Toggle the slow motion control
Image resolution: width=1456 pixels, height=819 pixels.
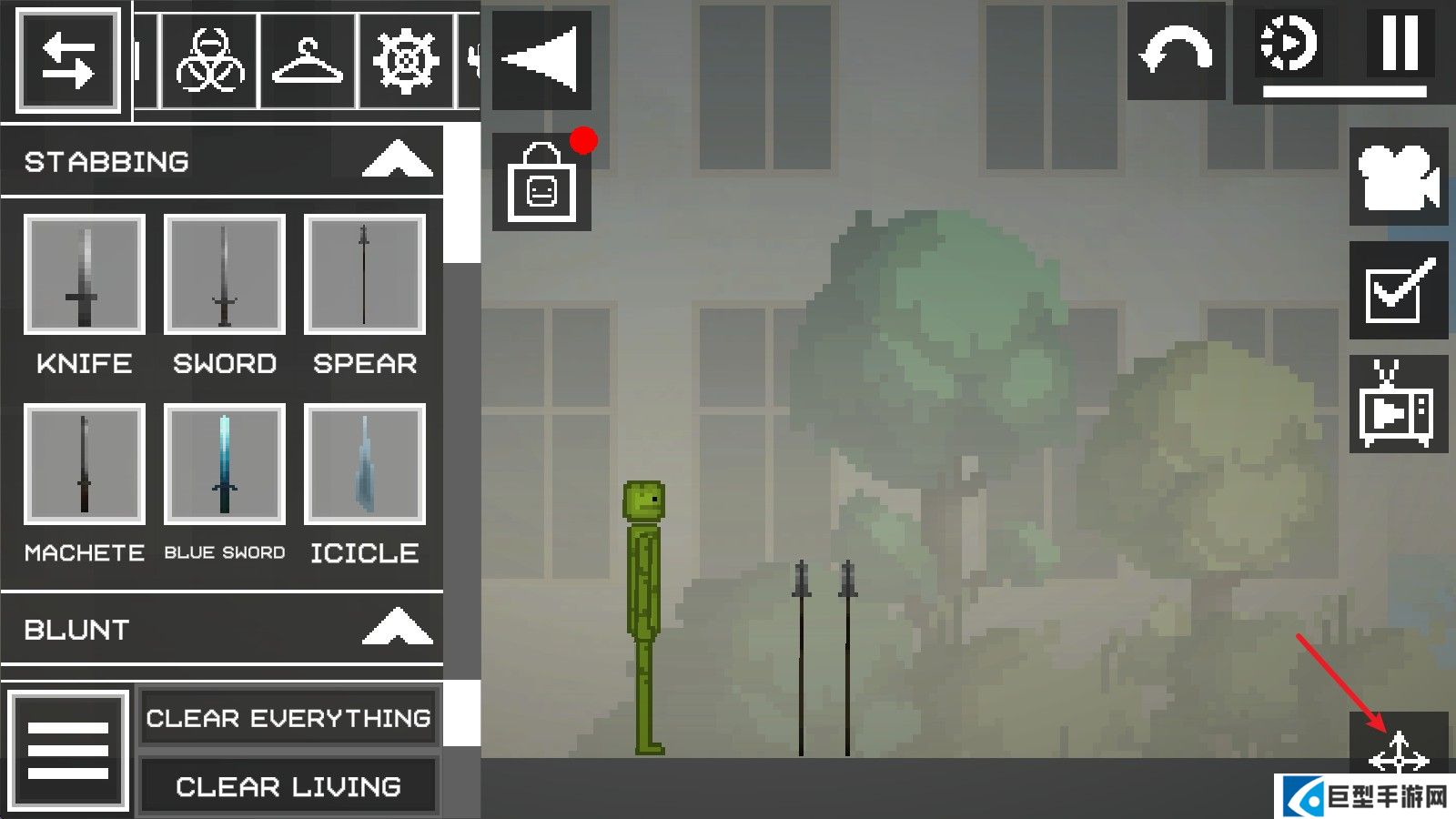[1289, 44]
